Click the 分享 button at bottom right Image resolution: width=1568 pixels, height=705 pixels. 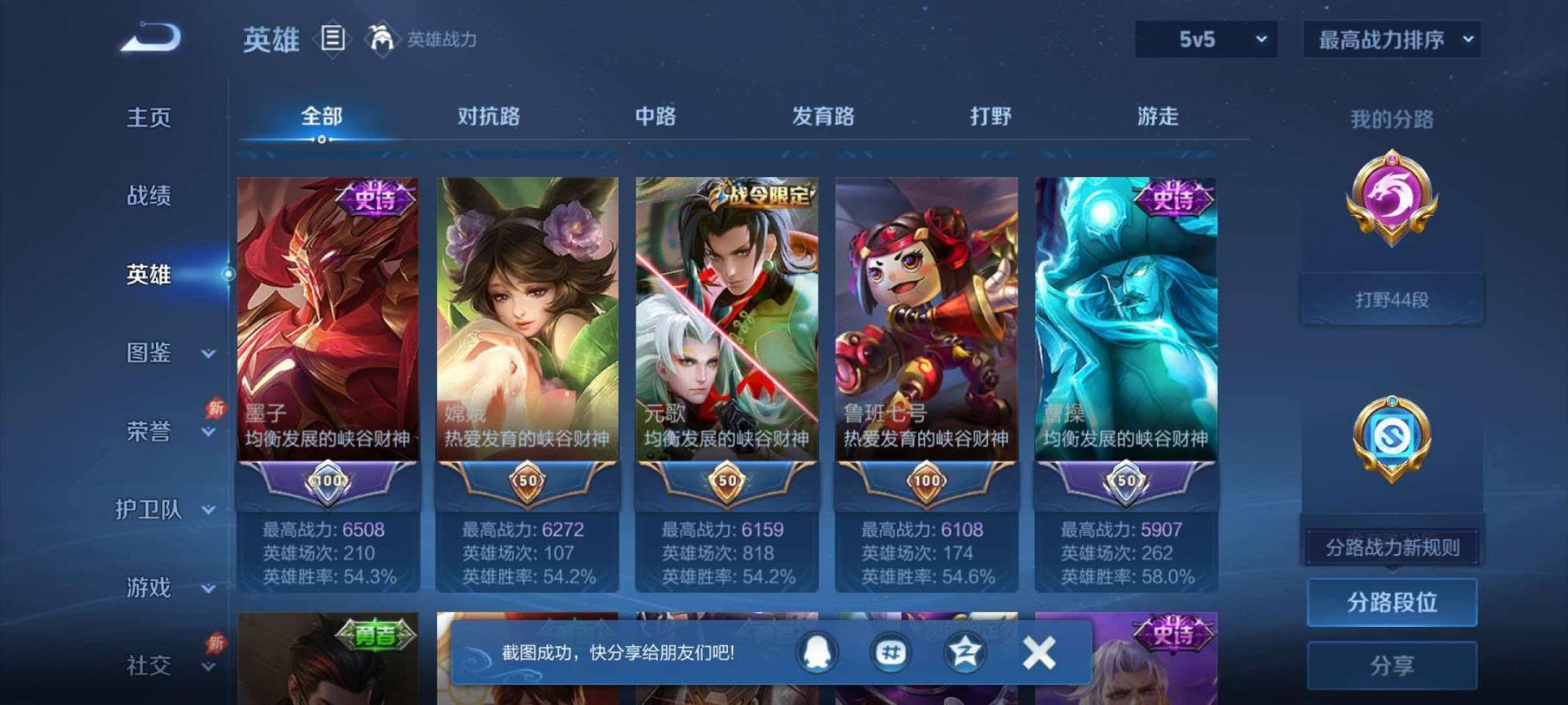1391,664
